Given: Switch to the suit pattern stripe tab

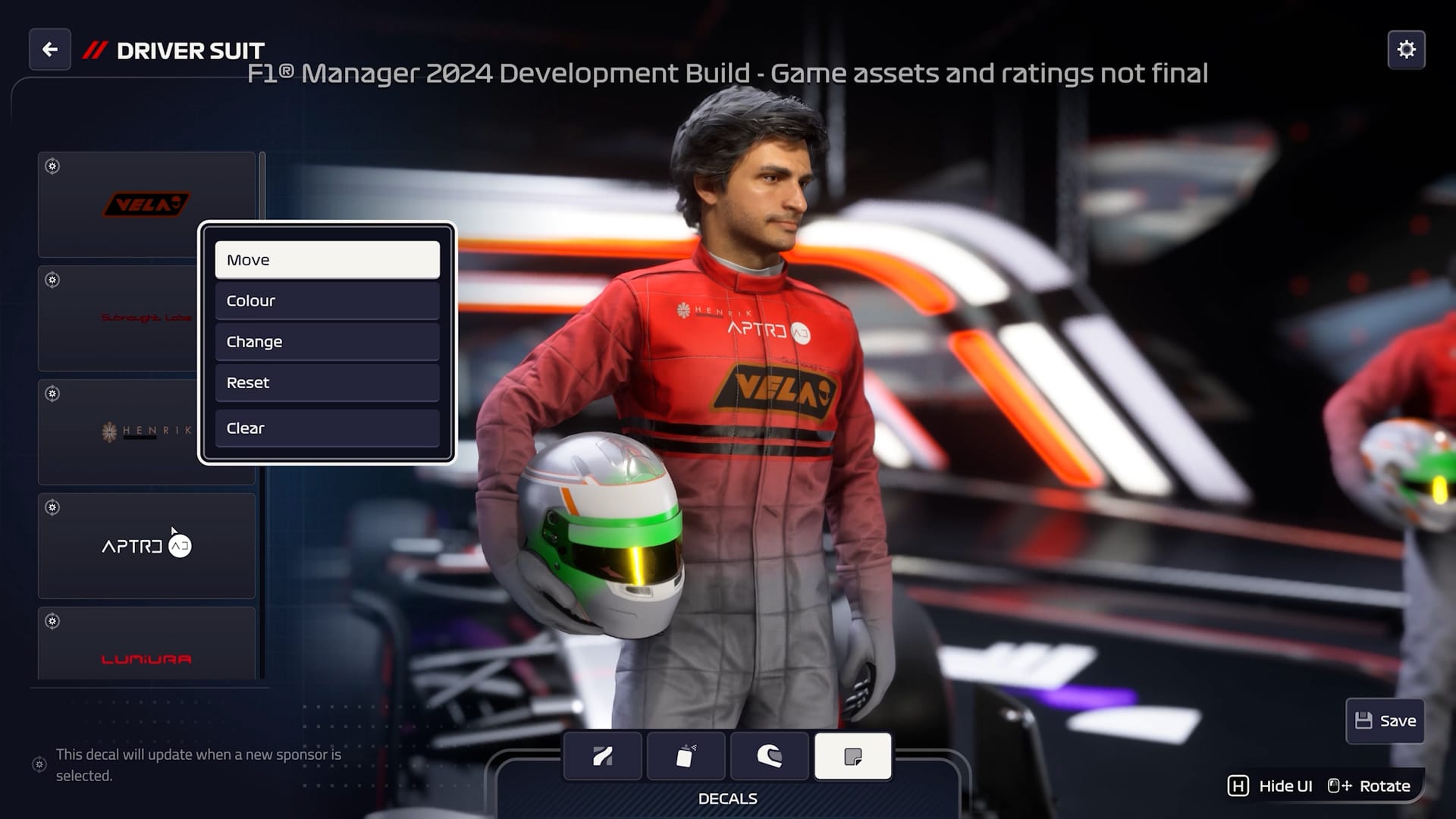Looking at the screenshot, I should tap(603, 756).
